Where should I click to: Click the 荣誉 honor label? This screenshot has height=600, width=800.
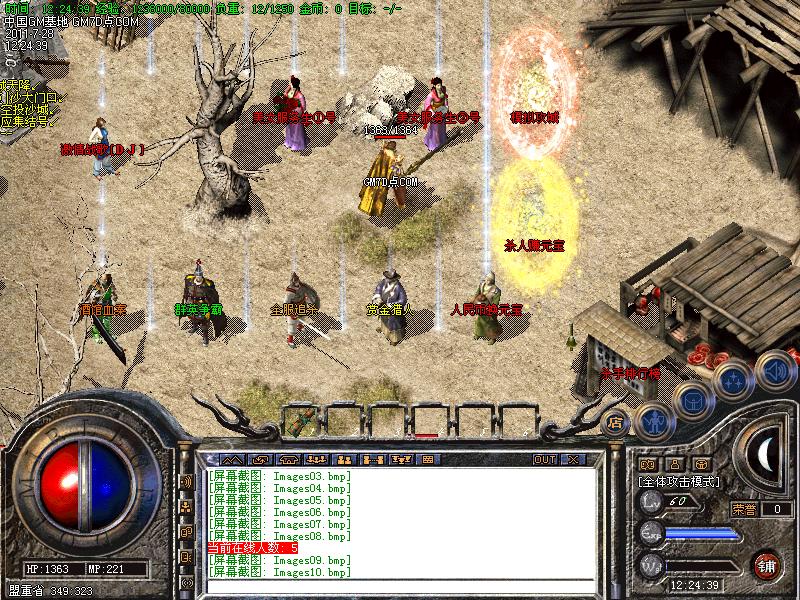745,509
